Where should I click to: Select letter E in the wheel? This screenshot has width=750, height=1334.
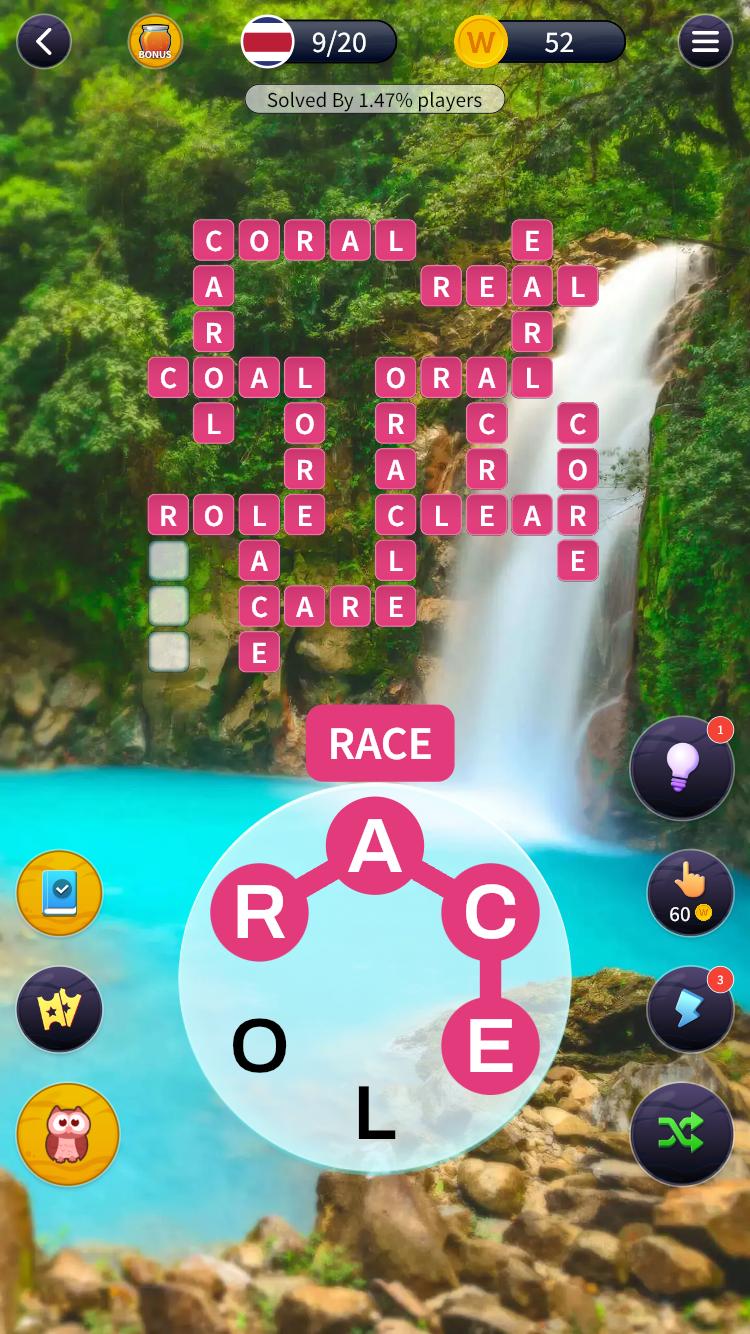[490, 1046]
